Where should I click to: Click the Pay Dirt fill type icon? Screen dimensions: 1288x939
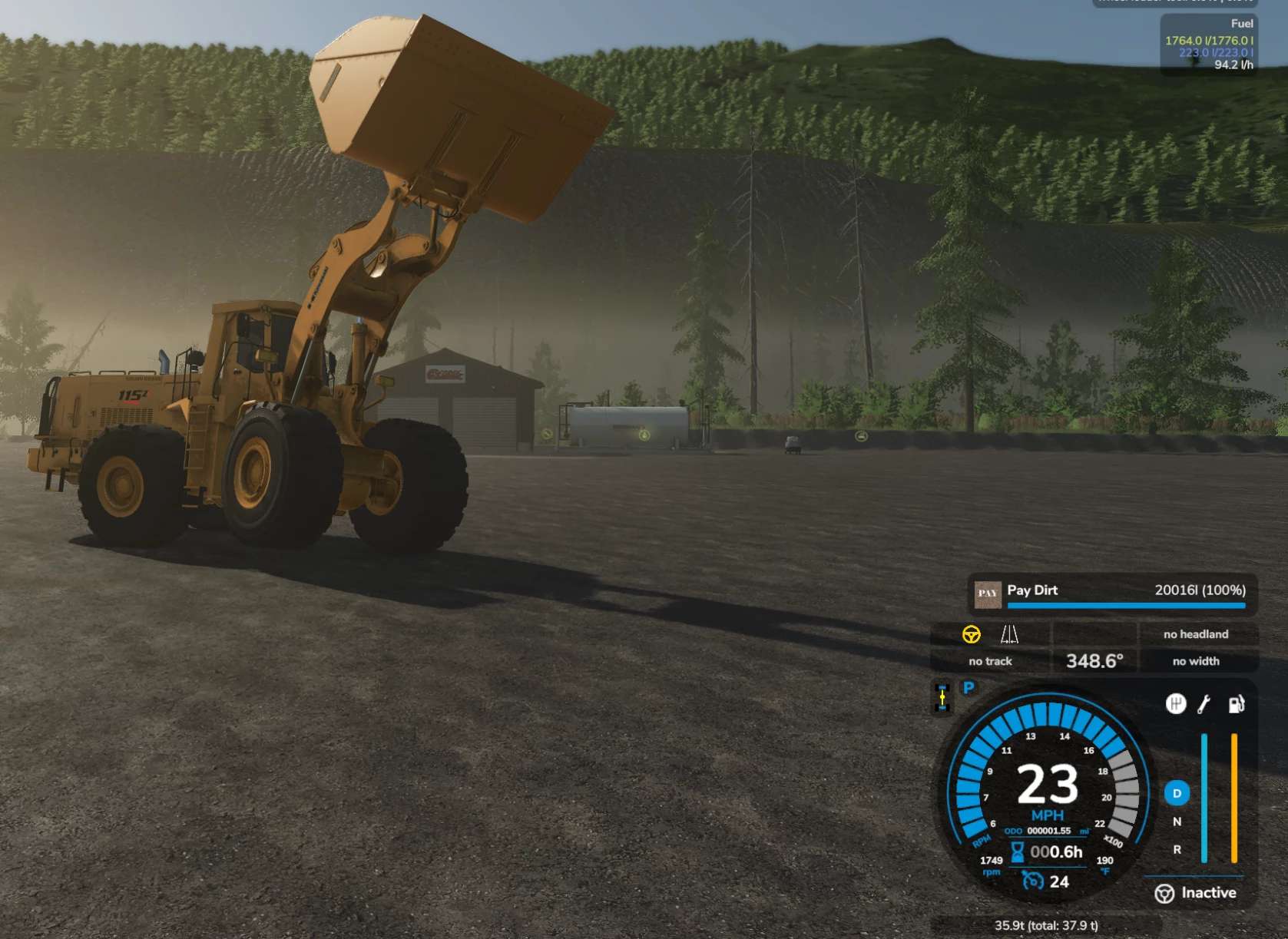[x=988, y=593]
